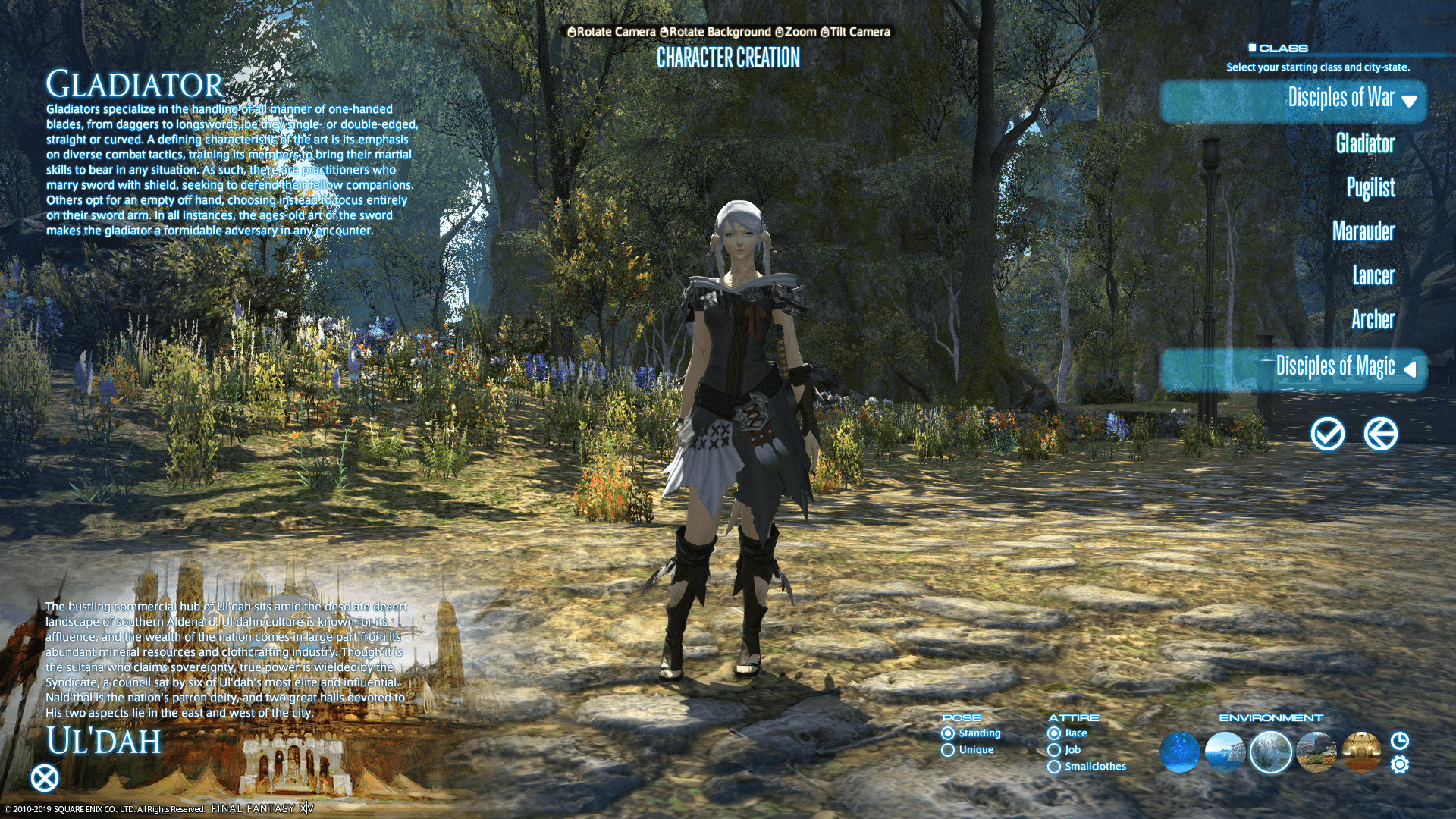Confirm class selection with the checkmark icon
Screen dimensions: 1456x819
1327,435
